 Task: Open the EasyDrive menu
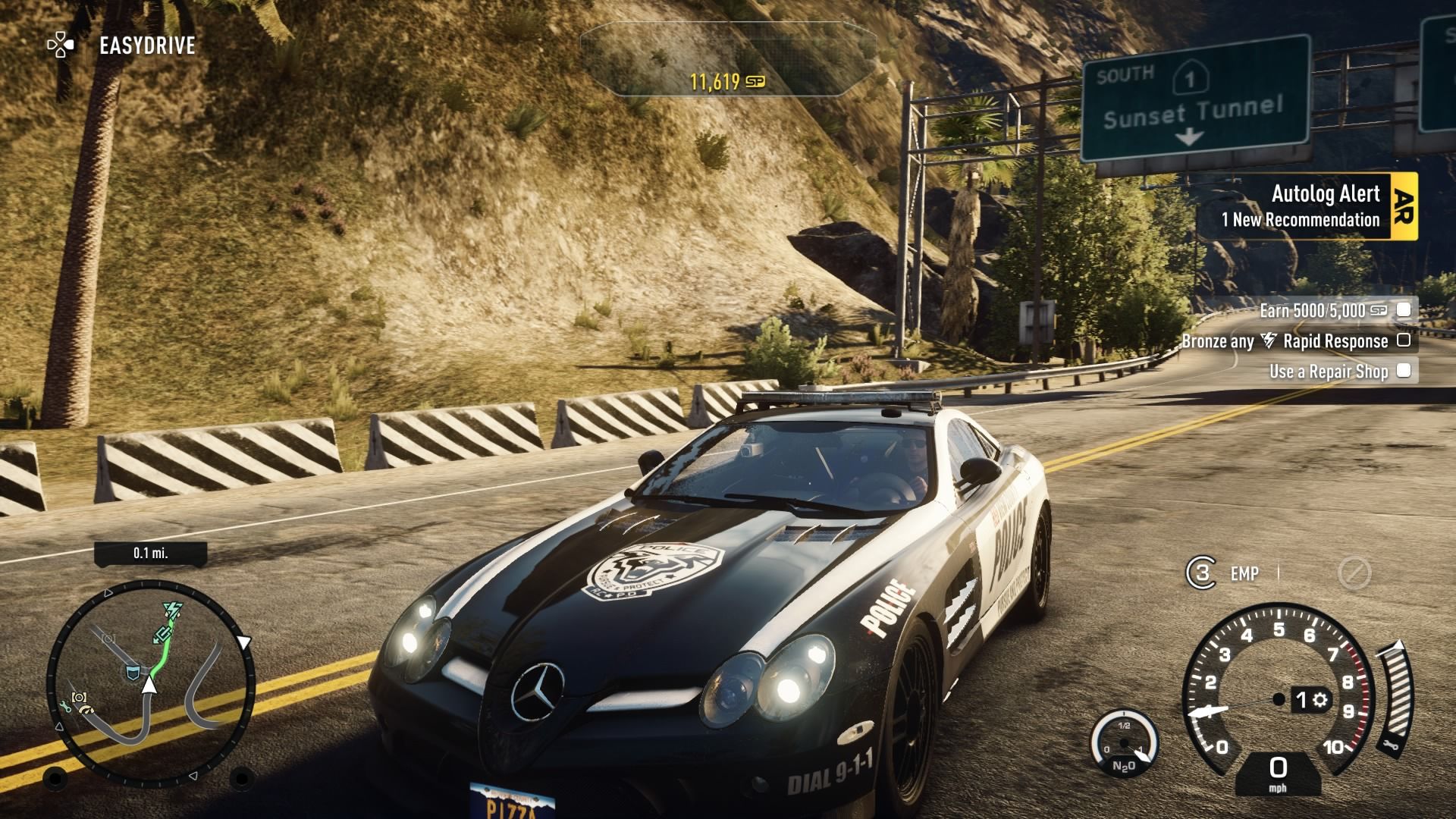(x=123, y=45)
